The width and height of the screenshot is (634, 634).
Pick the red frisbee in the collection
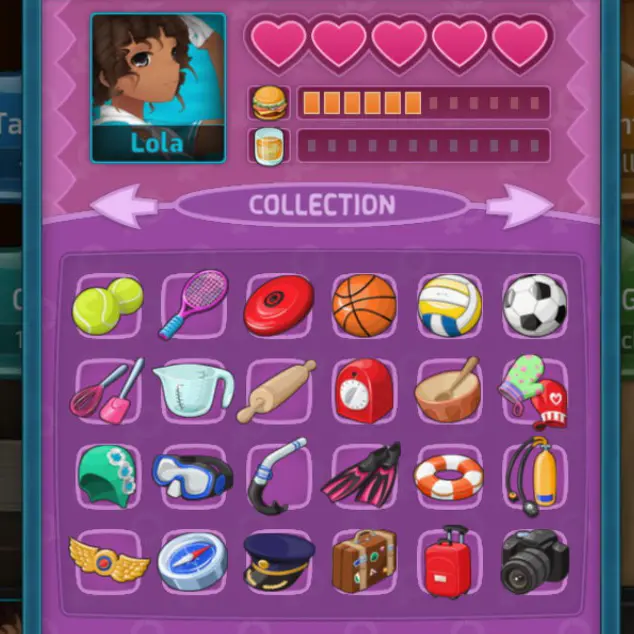pos(278,305)
